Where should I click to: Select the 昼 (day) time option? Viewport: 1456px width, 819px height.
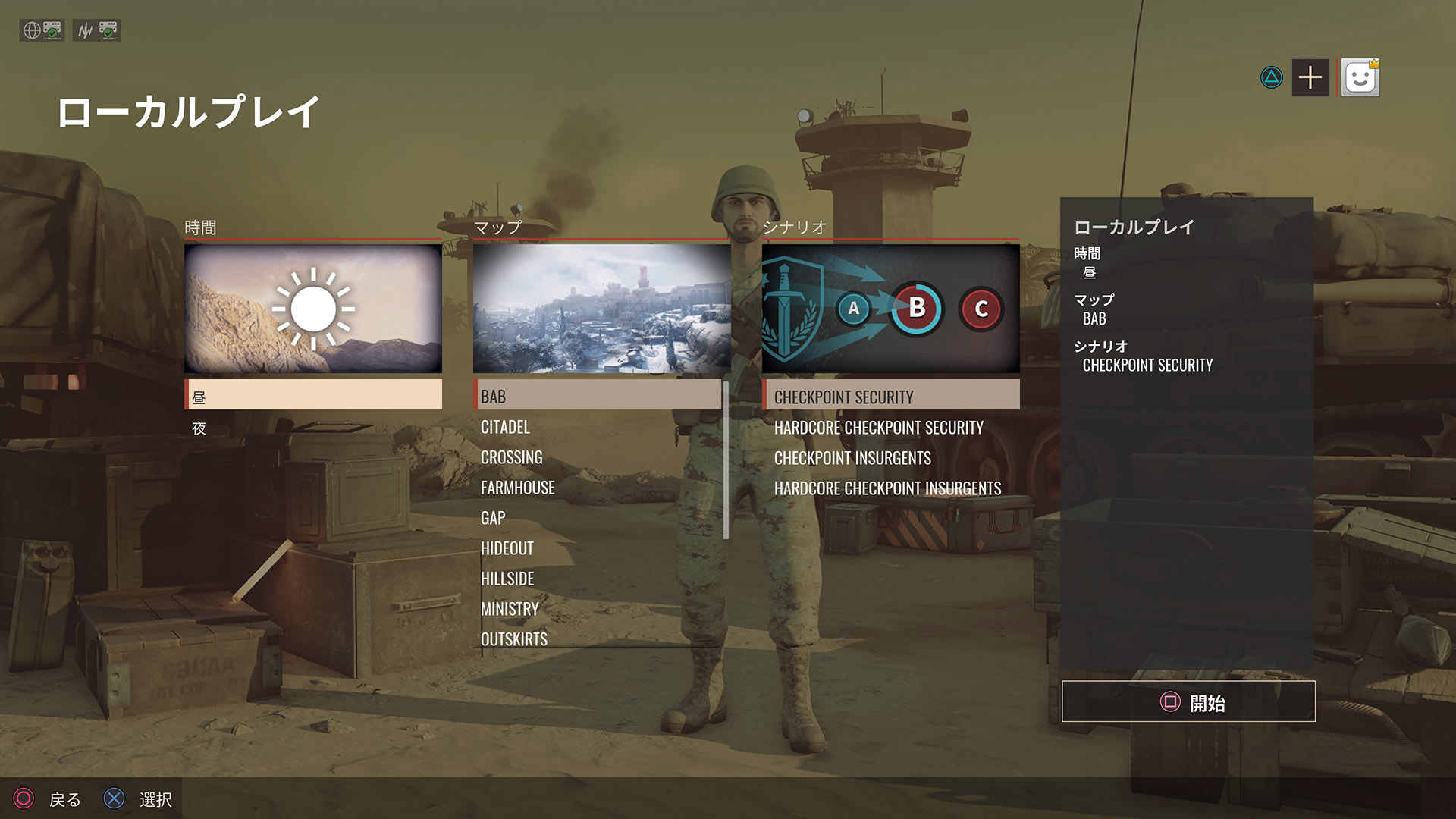[x=313, y=396]
